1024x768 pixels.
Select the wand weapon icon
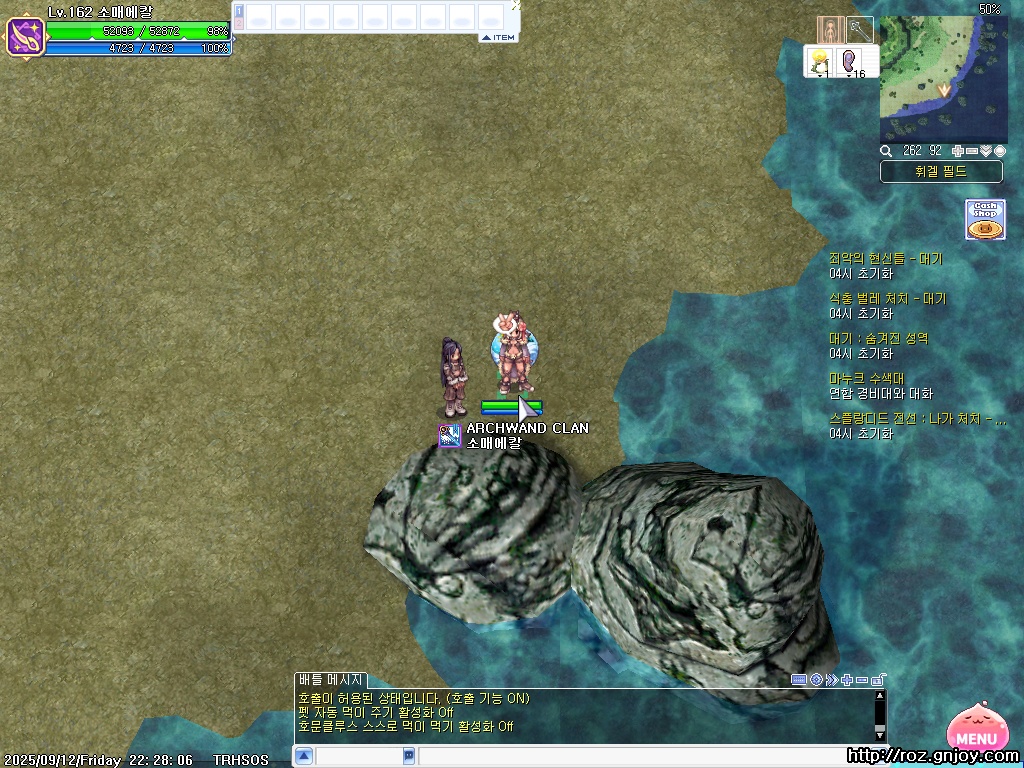pyautogui.click(x=860, y=30)
